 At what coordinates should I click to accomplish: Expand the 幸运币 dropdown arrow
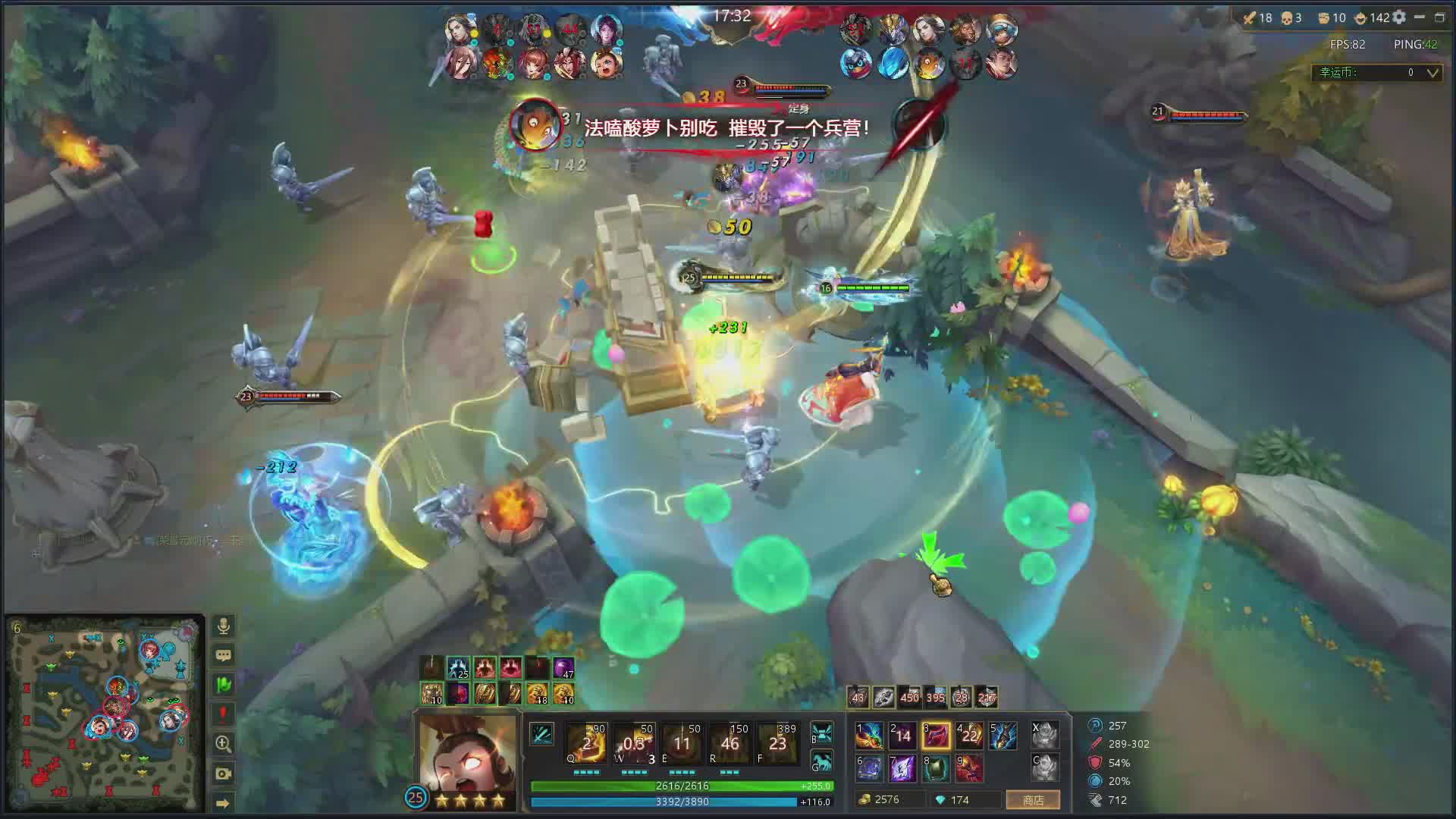(1432, 73)
